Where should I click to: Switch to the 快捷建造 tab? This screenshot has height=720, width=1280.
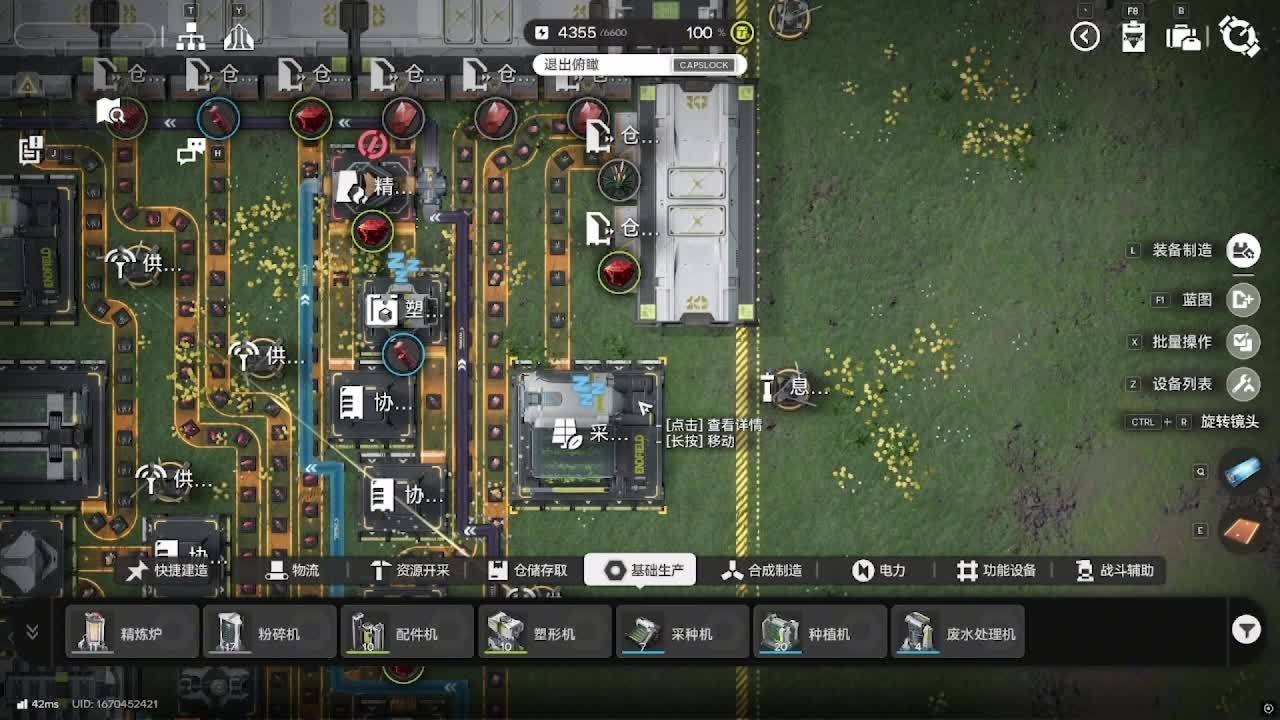168,570
